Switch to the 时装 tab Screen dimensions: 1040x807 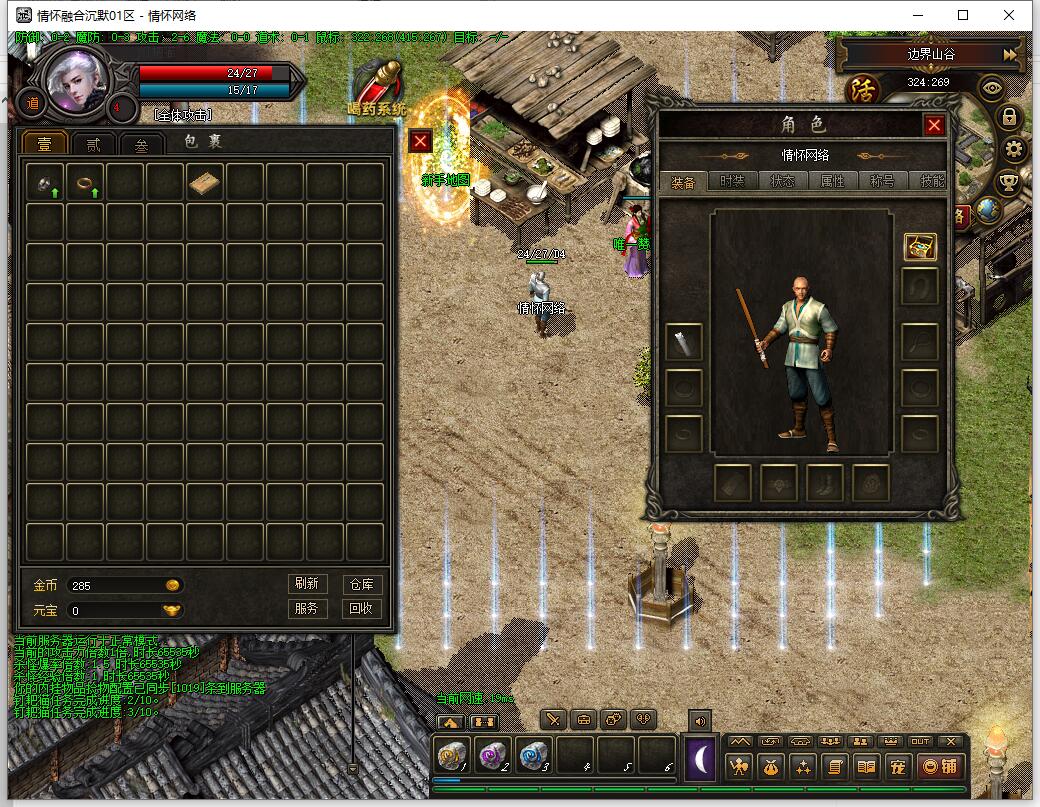[733, 181]
